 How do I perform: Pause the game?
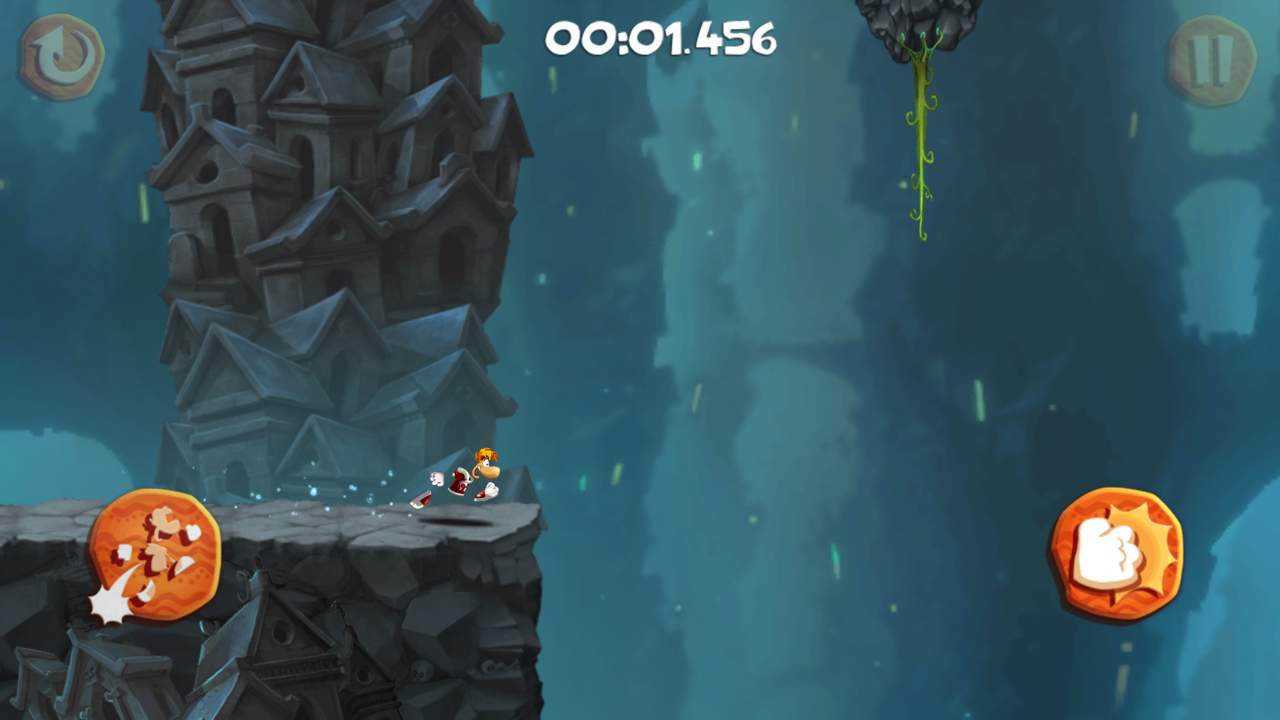pyautogui.click(x=1211, y=60)
